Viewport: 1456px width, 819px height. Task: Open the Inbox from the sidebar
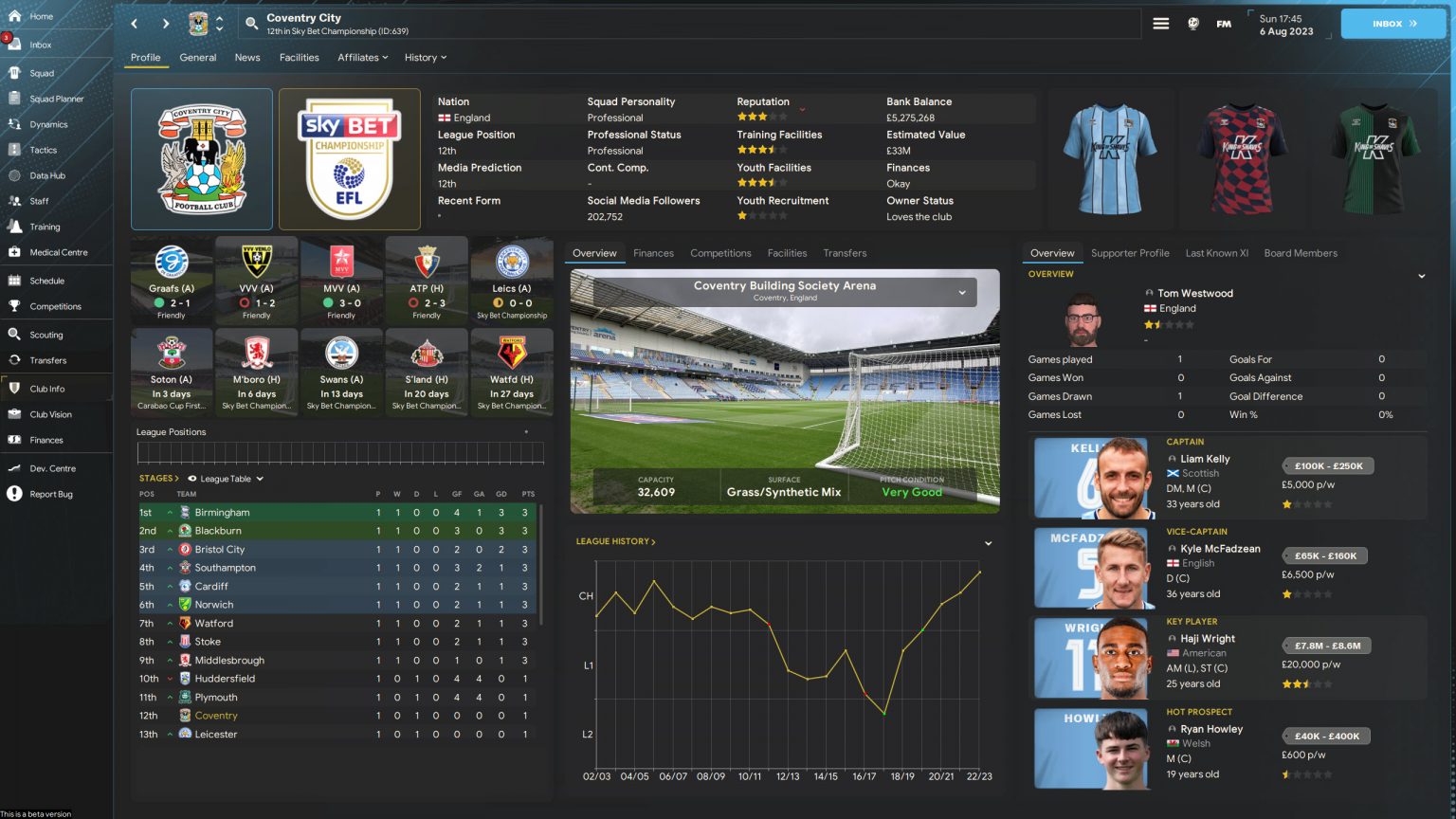pos(40,45)
